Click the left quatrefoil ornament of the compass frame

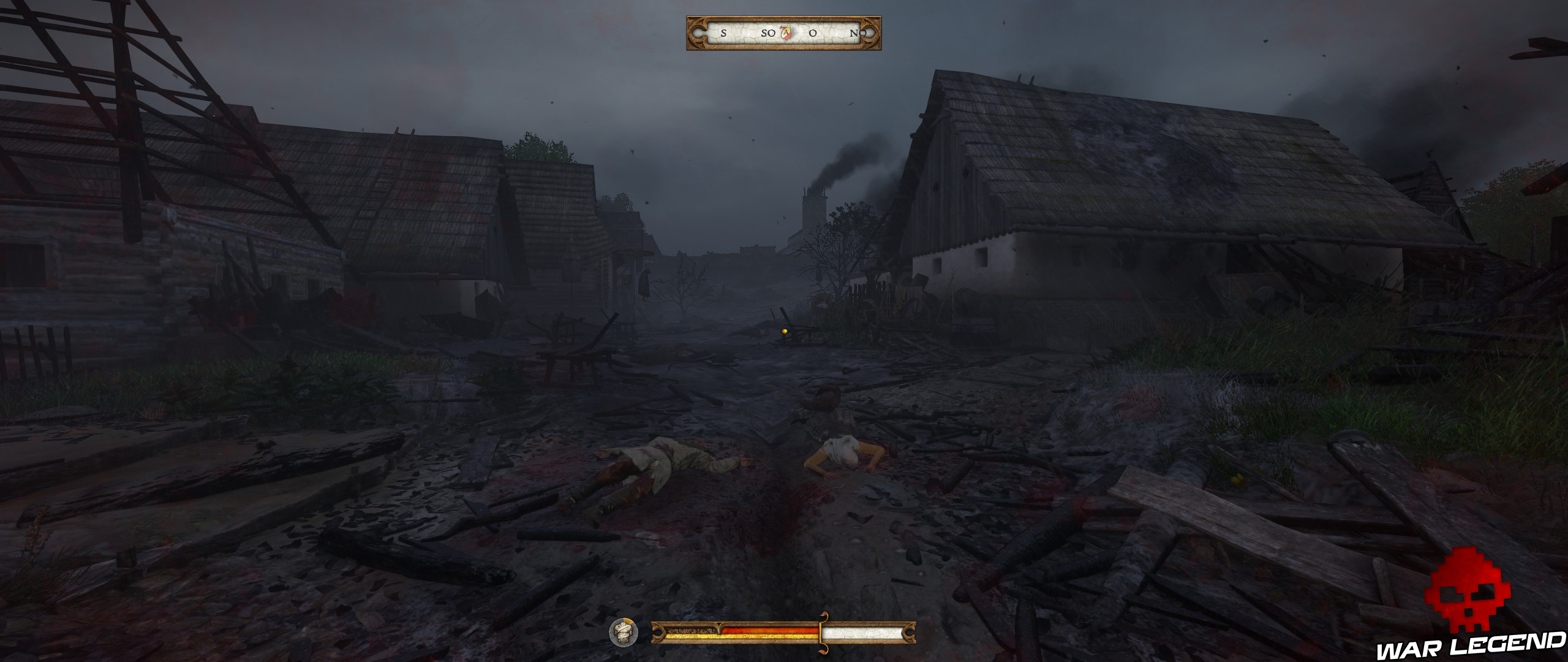(699, 34)
